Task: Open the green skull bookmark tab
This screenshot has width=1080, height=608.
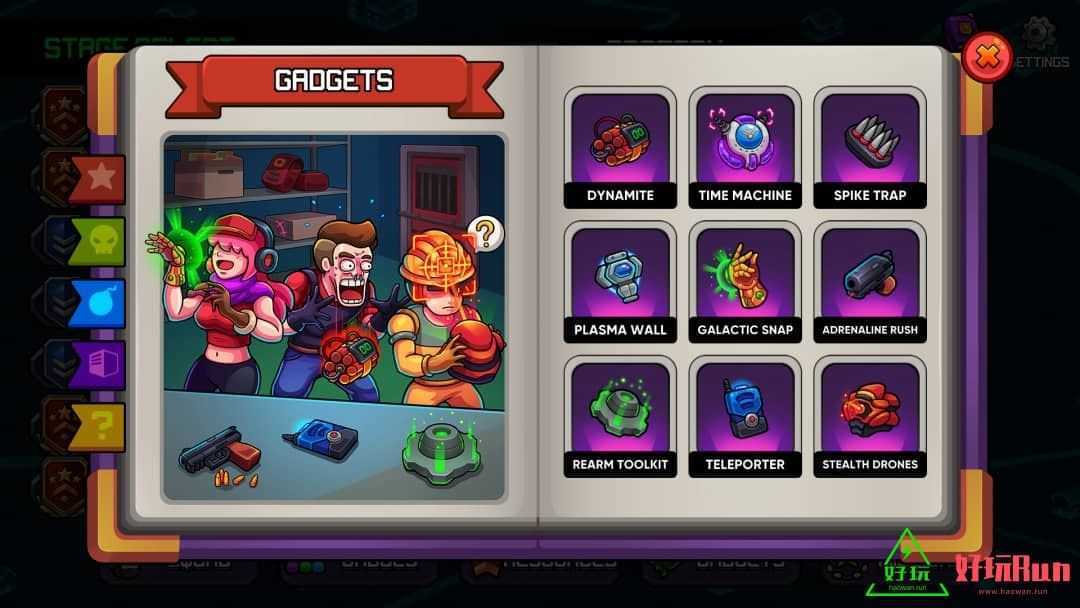Action: (x=98, y=242)
